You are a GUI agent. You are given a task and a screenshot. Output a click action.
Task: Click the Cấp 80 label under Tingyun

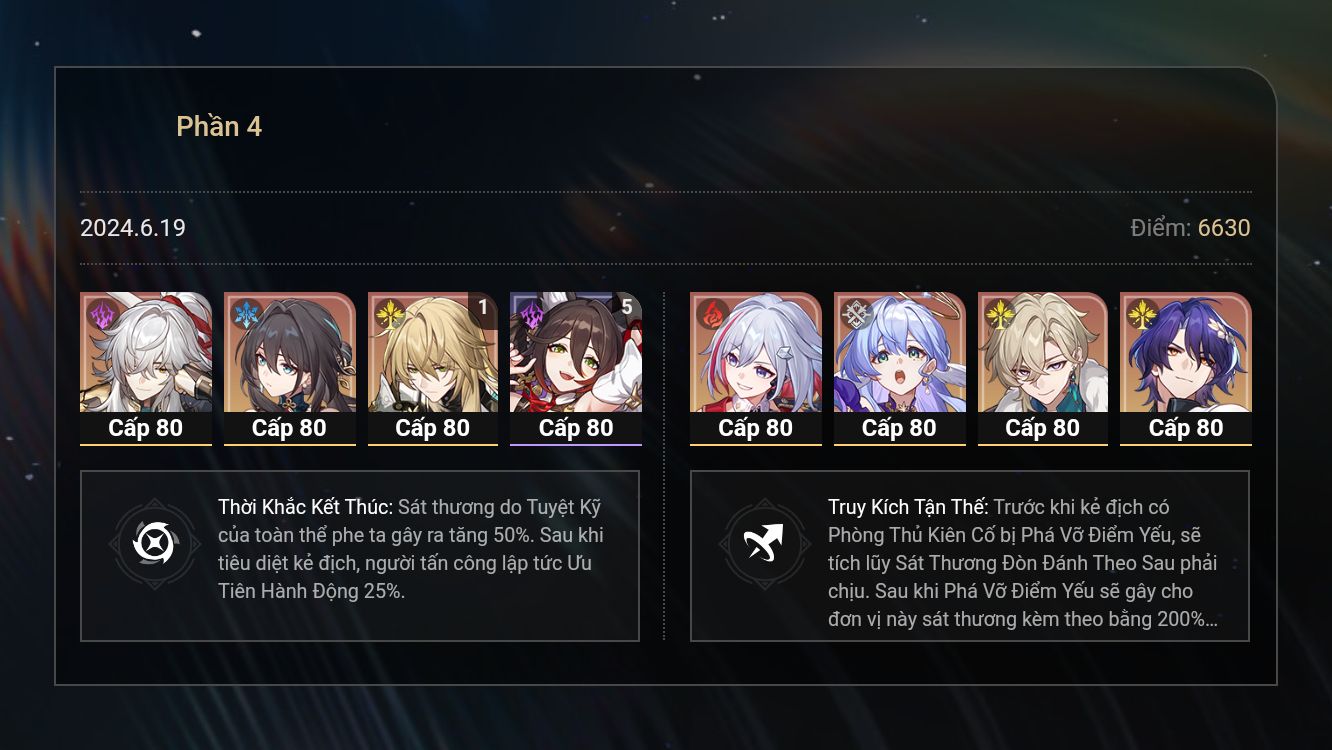pos(576,428)
